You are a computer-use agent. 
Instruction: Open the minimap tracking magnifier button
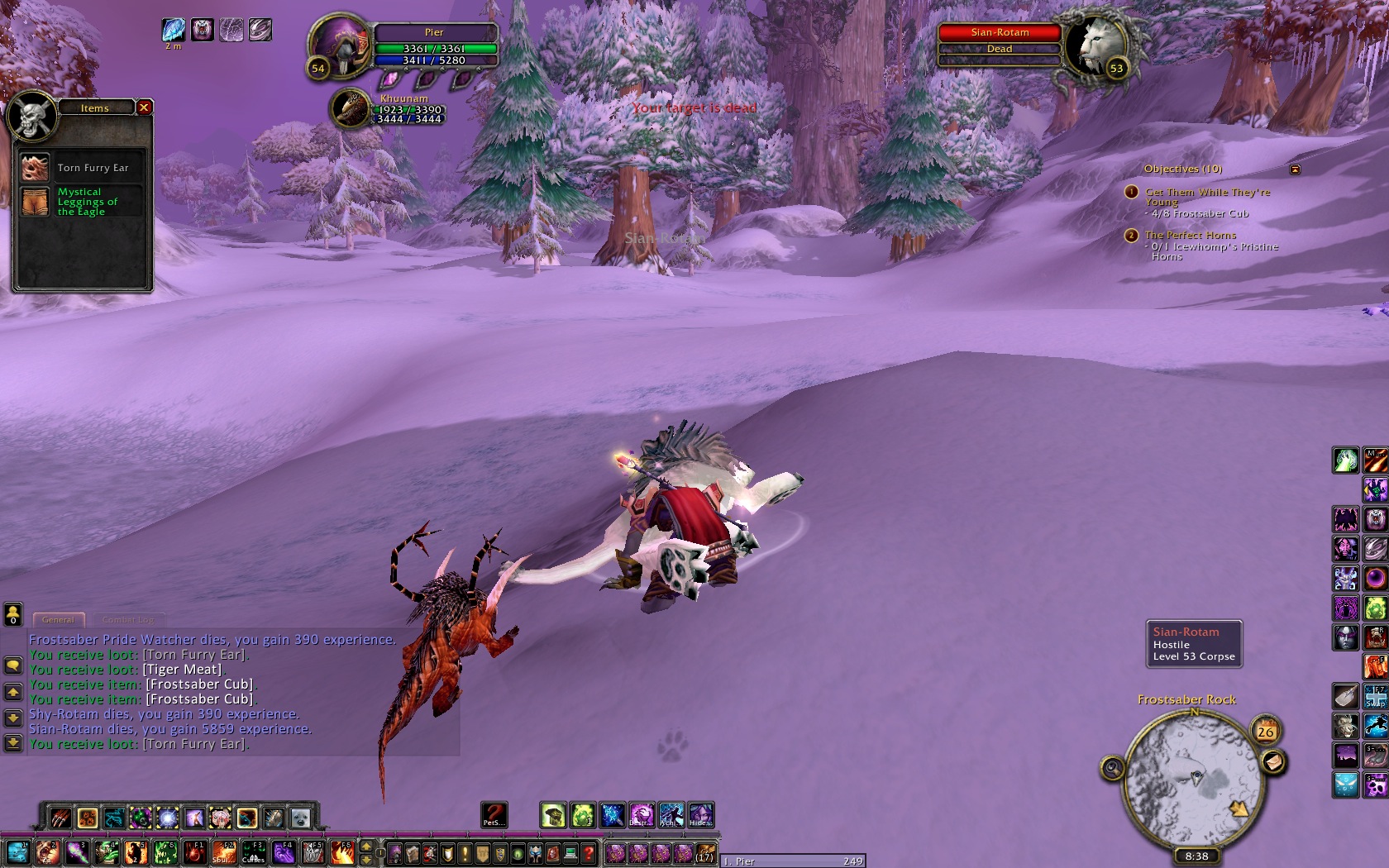[1113, 769]
